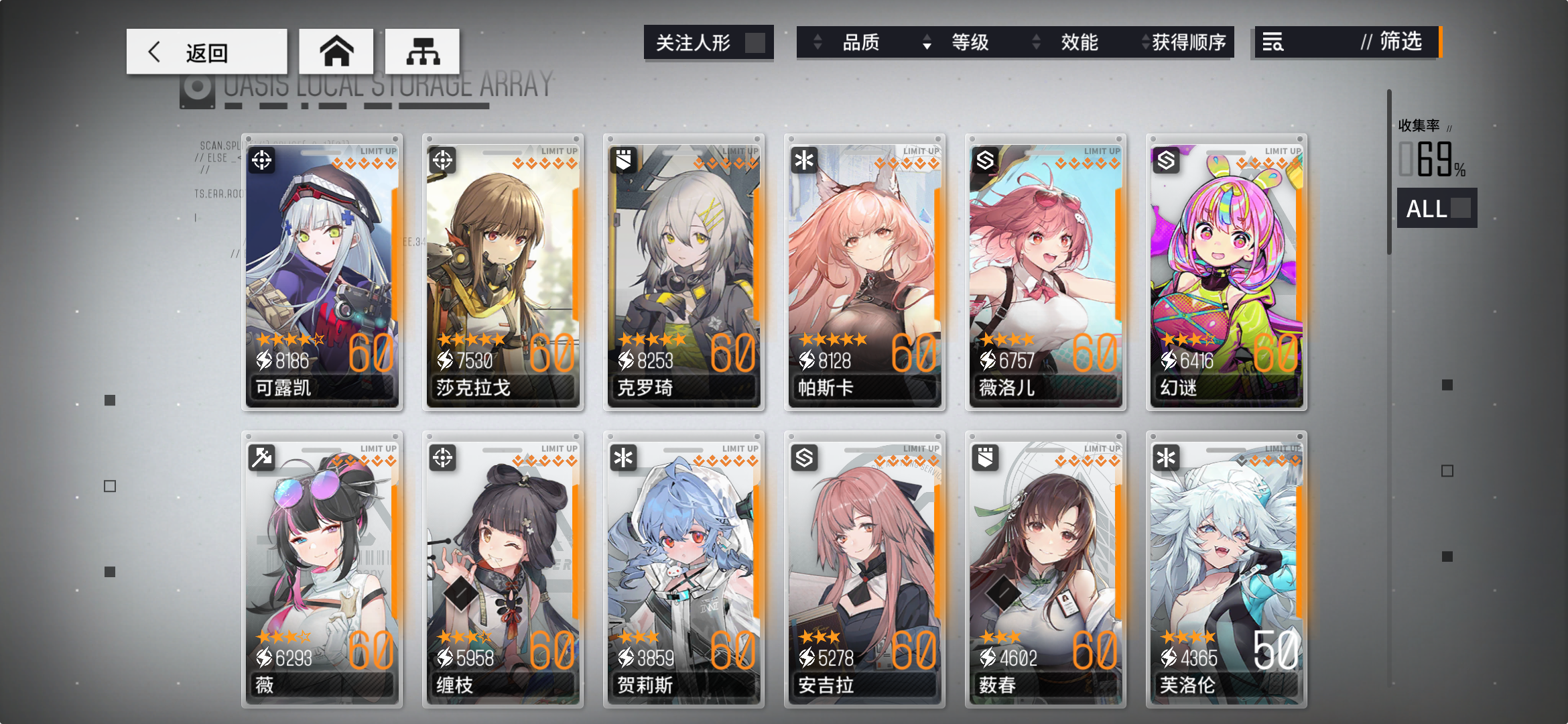Click the crosshair class icon on 可露凯's card
The width and height of the screenshot is (1568, 724).
point(262,161)
